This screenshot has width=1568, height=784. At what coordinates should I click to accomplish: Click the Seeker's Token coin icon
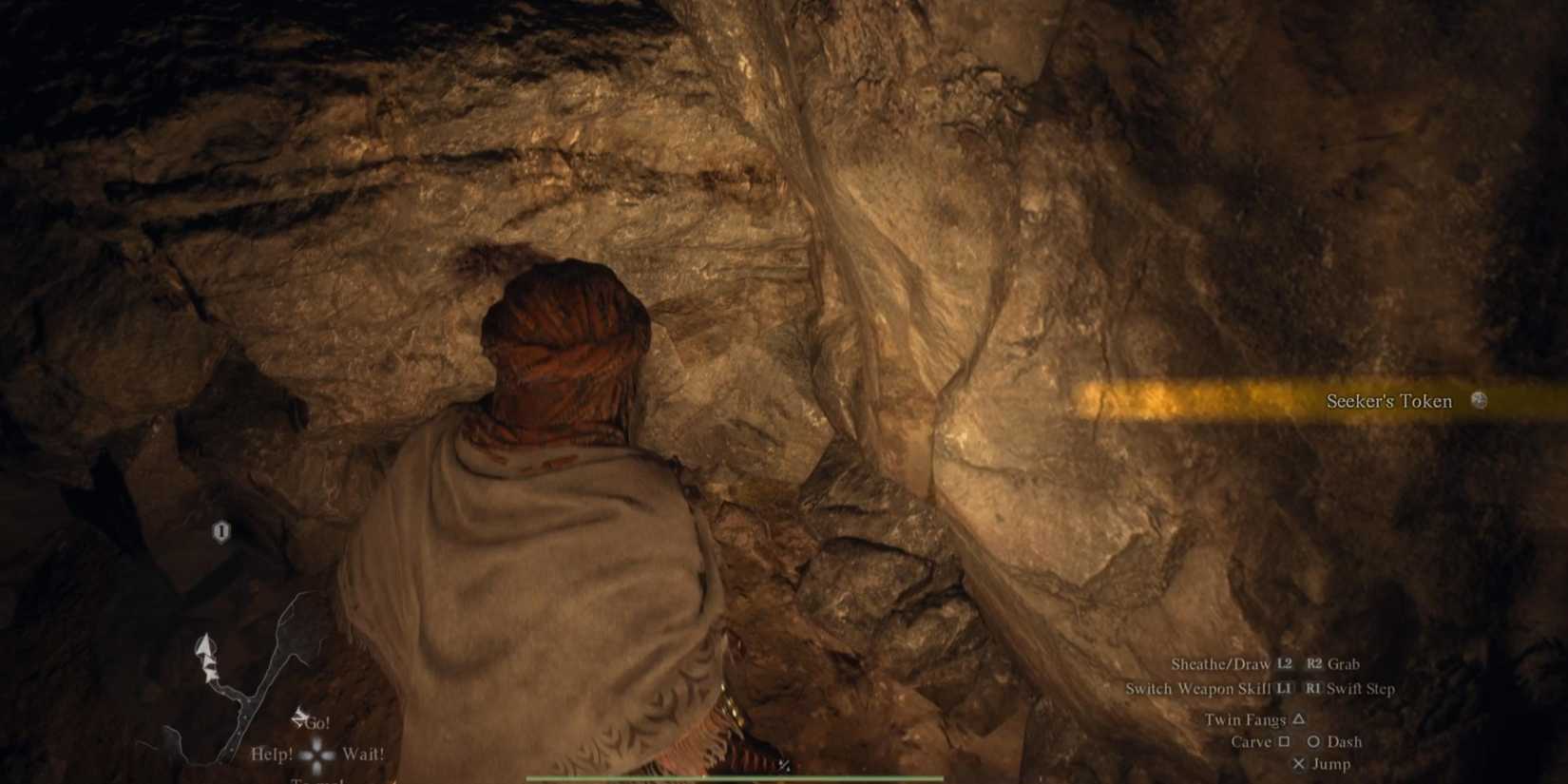[x=1479, y=402]
